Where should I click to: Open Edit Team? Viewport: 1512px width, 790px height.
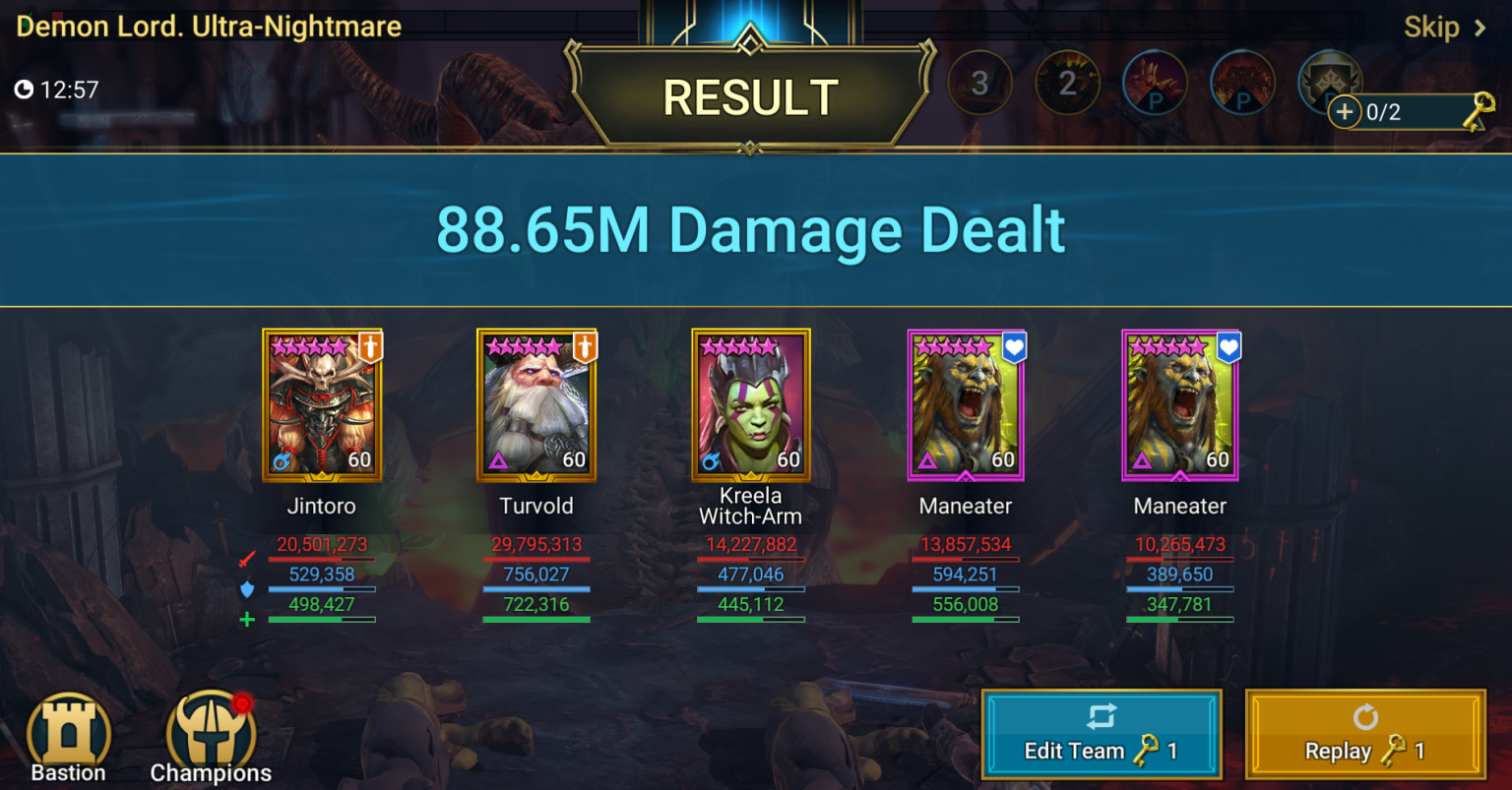[1101, 733]
